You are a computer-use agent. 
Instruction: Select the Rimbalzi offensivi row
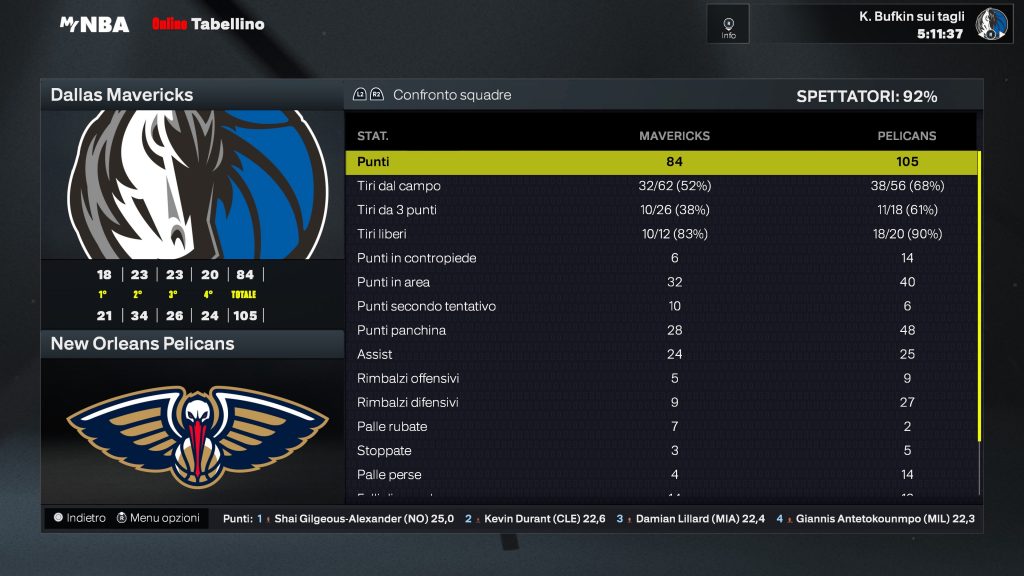click(x=661, y=378)
